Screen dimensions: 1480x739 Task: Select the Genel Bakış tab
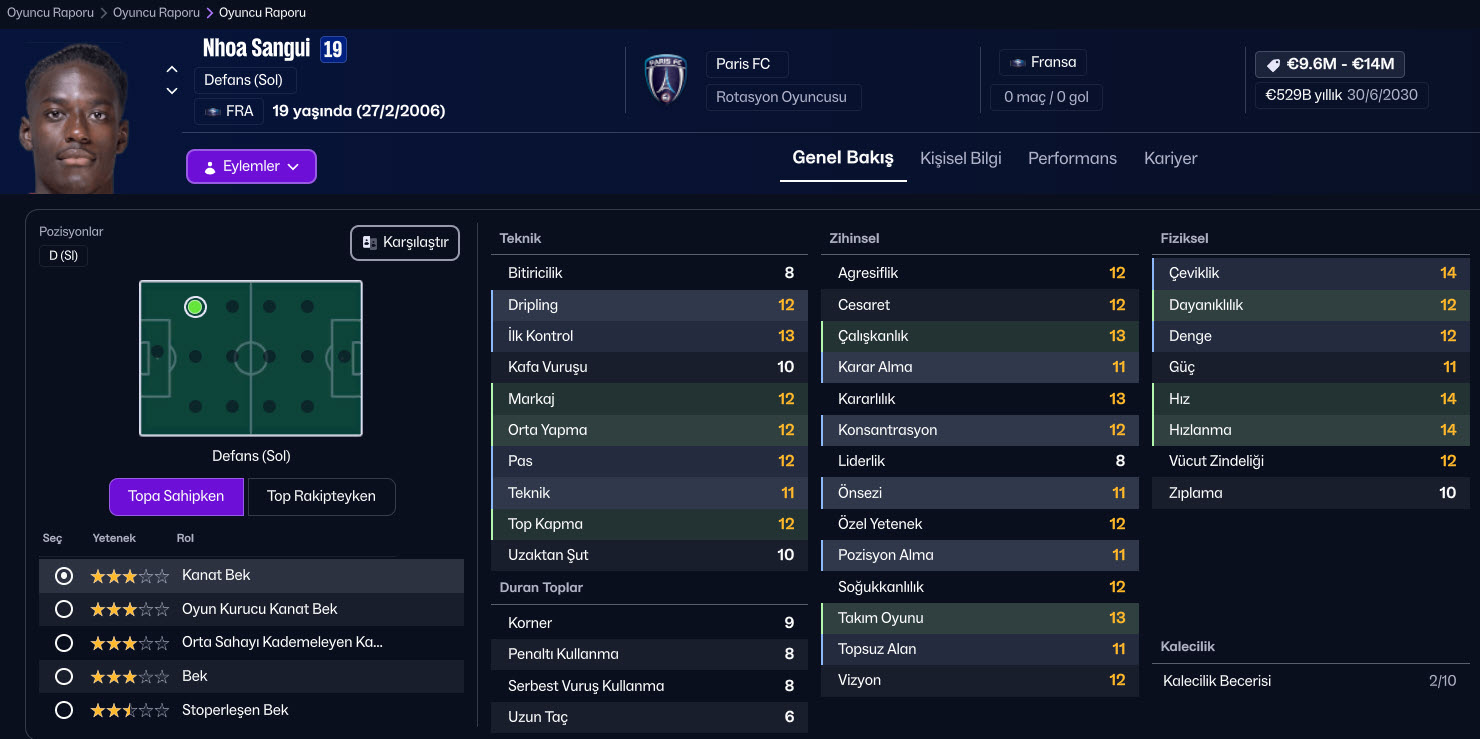click(x=842, y=158)
